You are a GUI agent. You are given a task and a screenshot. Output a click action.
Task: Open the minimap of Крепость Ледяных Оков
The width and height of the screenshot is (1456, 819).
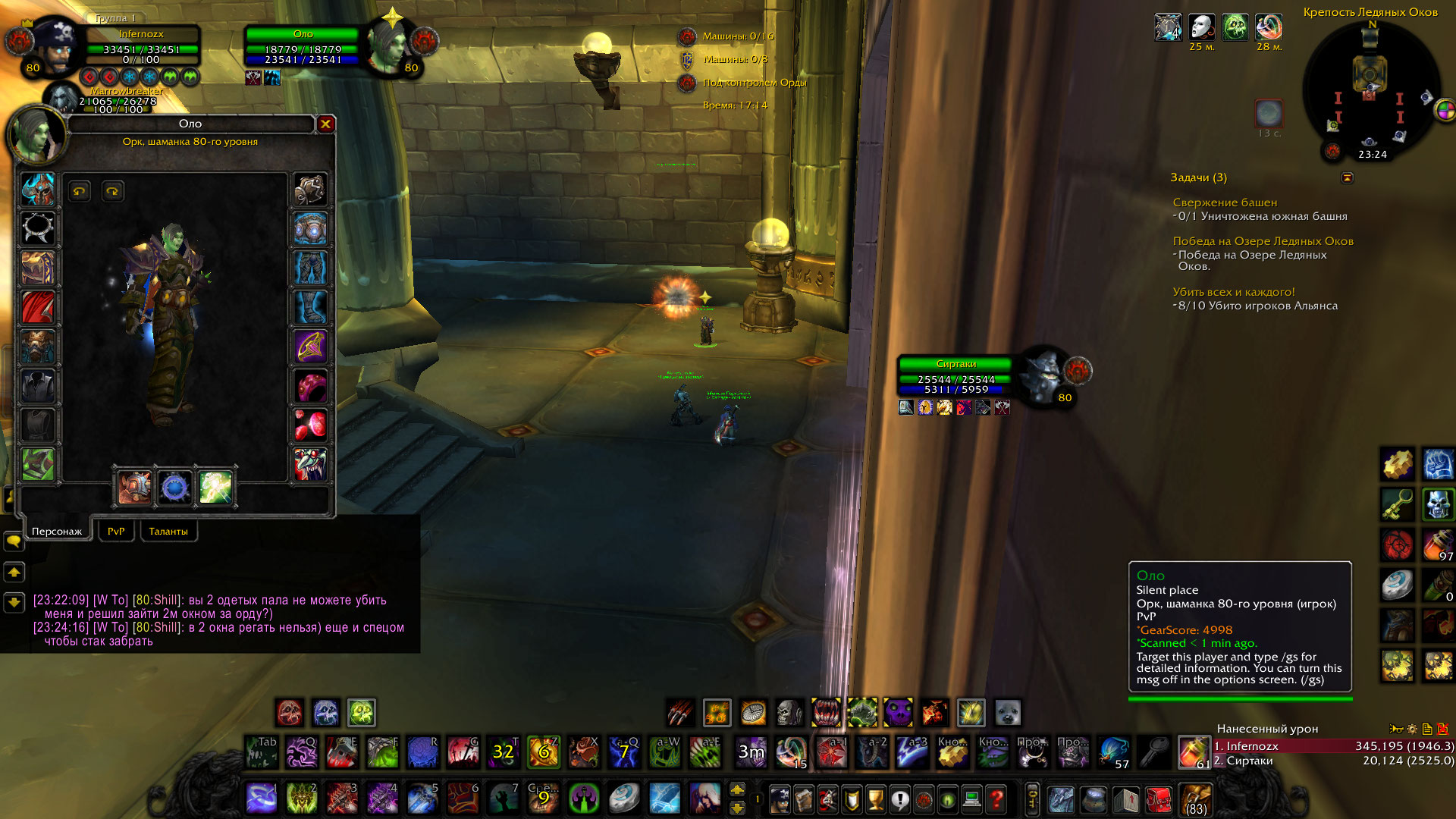coord(1370,91)
